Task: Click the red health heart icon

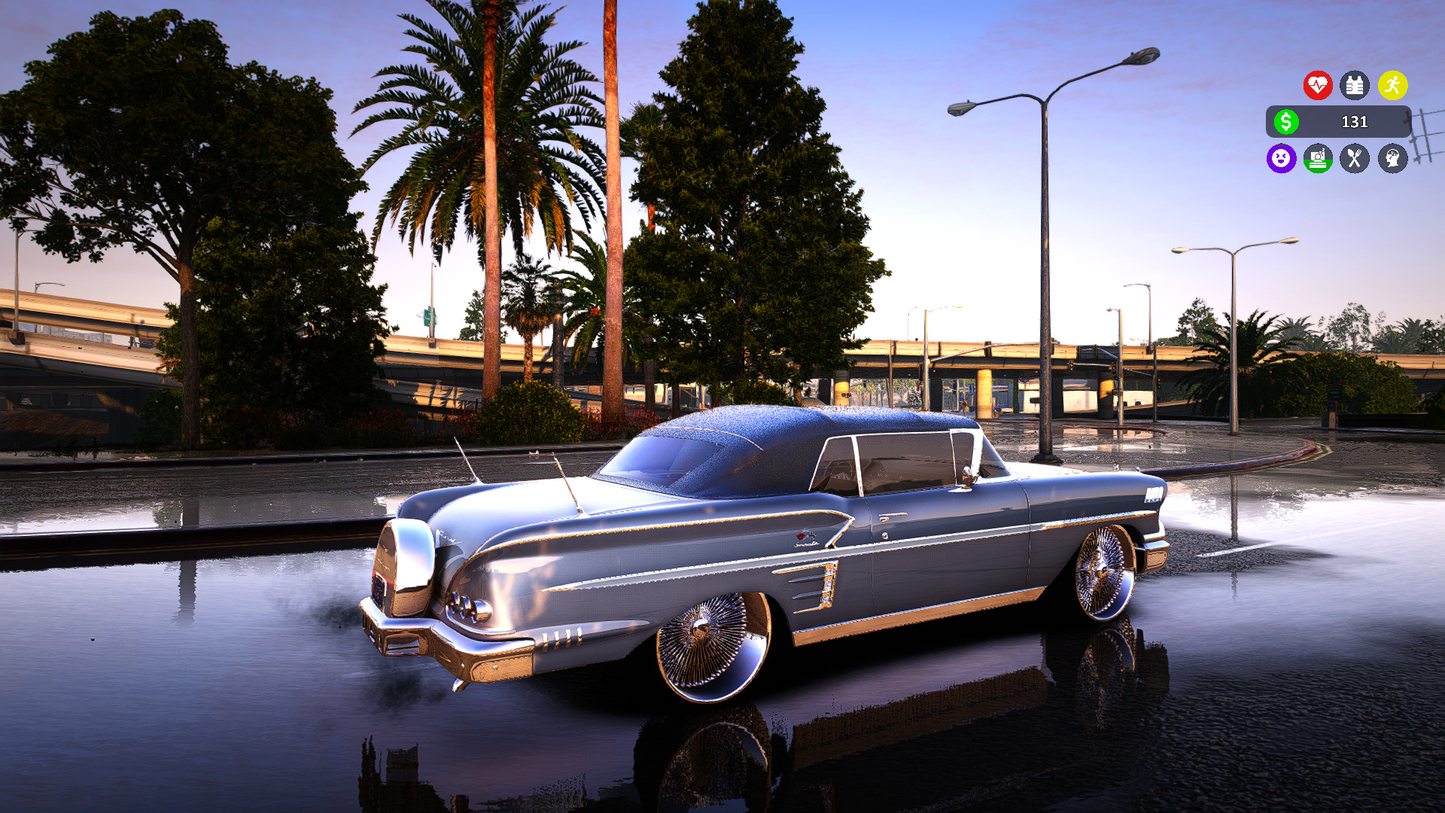Action: coord(1318,85)
